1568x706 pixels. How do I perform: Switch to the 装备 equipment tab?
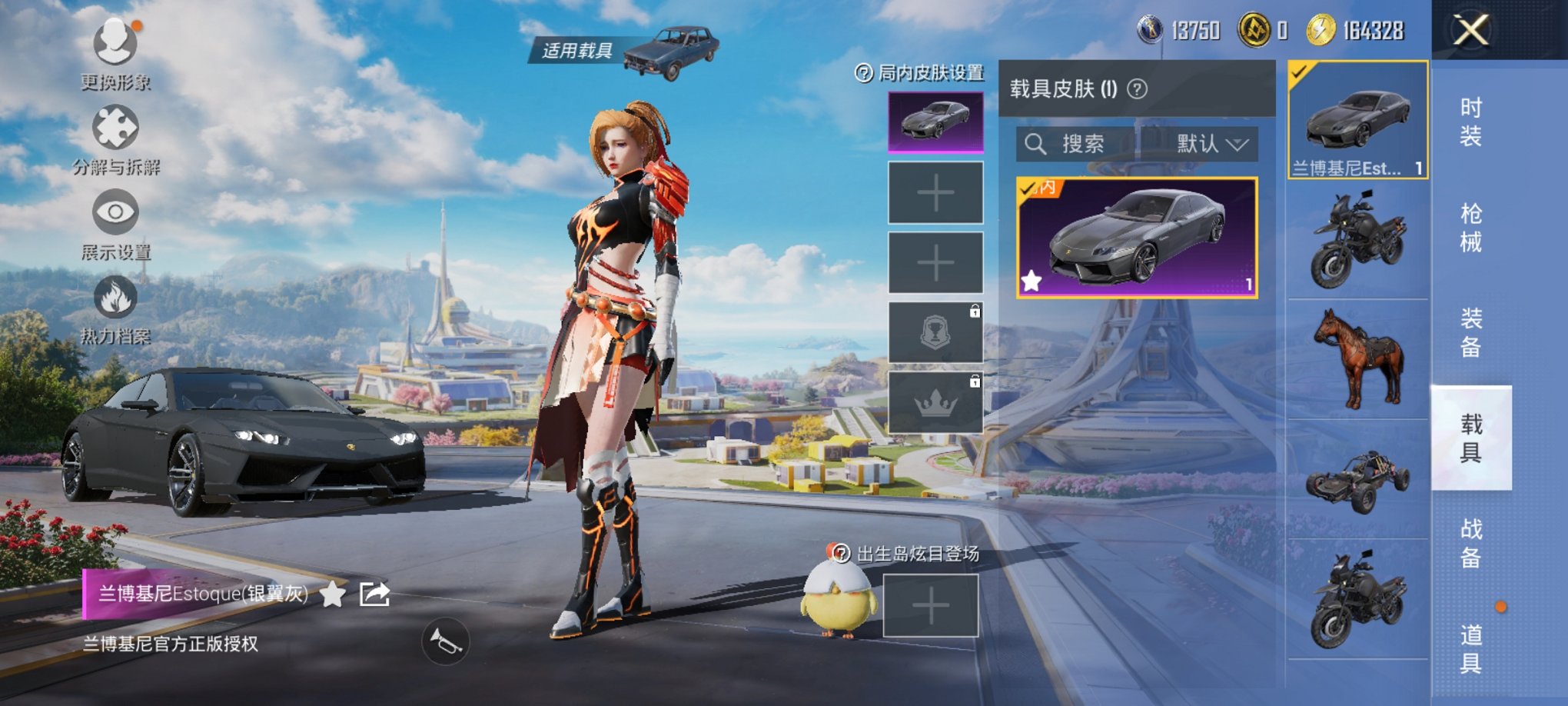tap(1470, 333)
